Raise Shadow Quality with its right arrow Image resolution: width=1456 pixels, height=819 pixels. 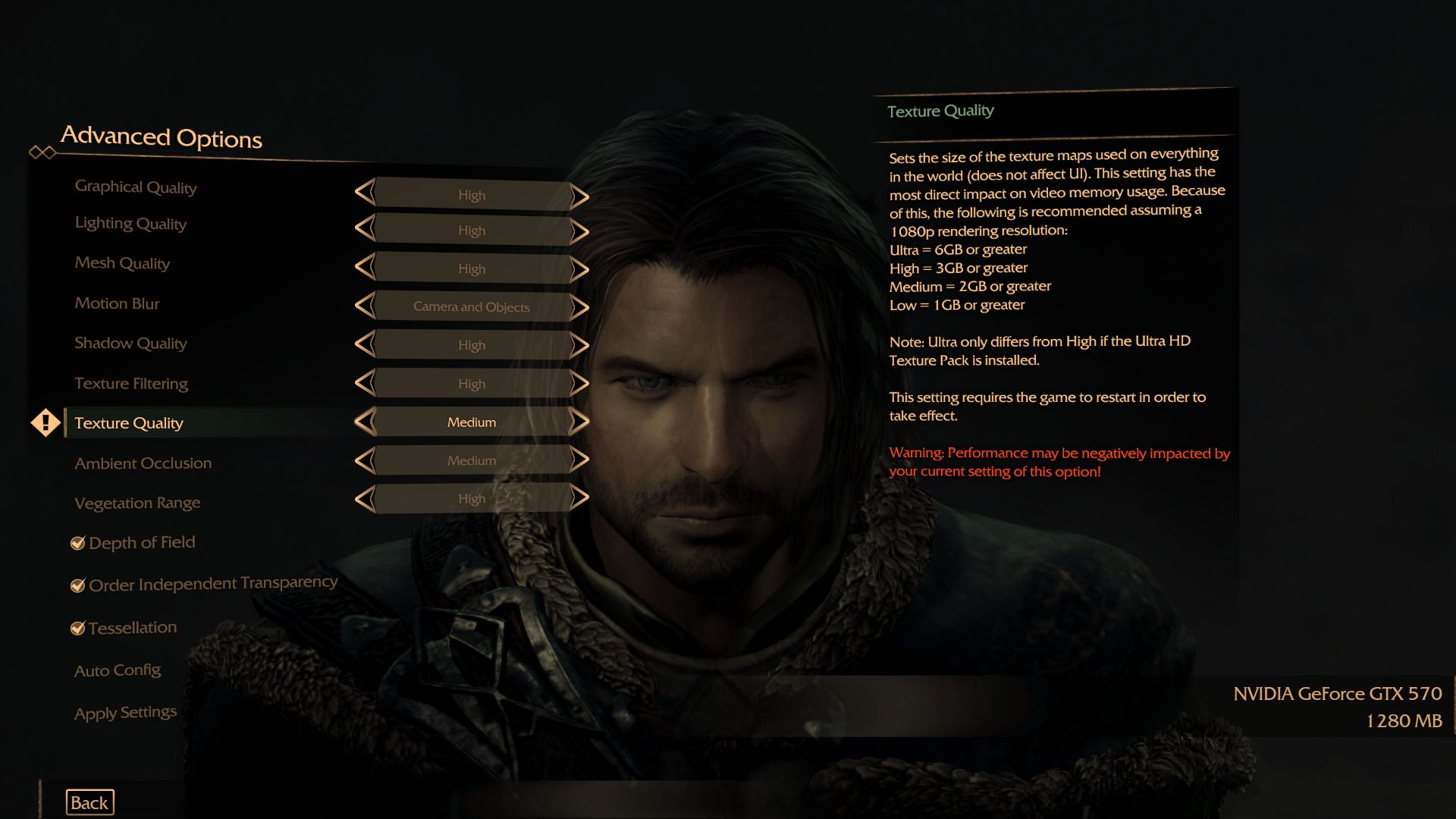(x=579, y=345)
